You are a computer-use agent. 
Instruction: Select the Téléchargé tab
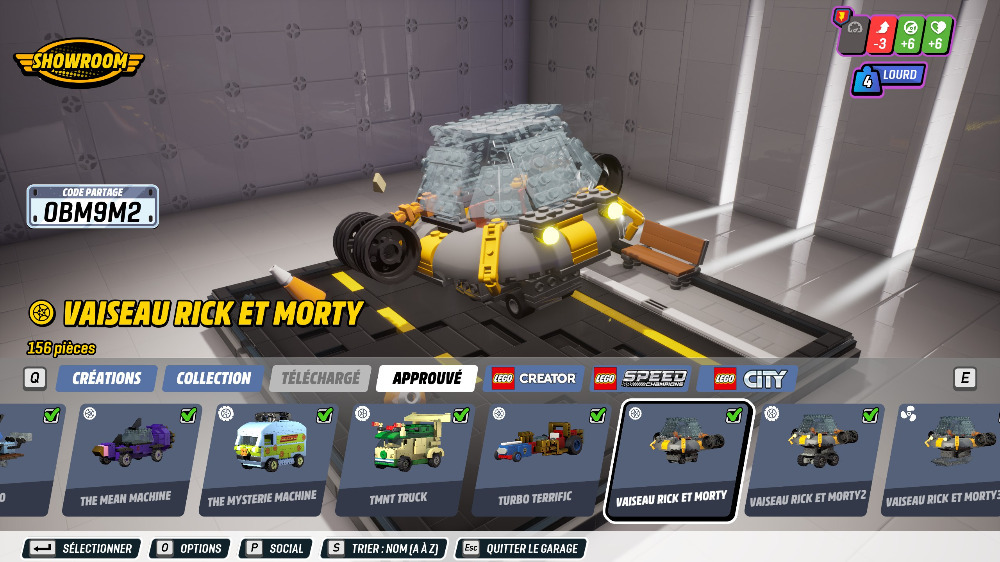[320, 378]
